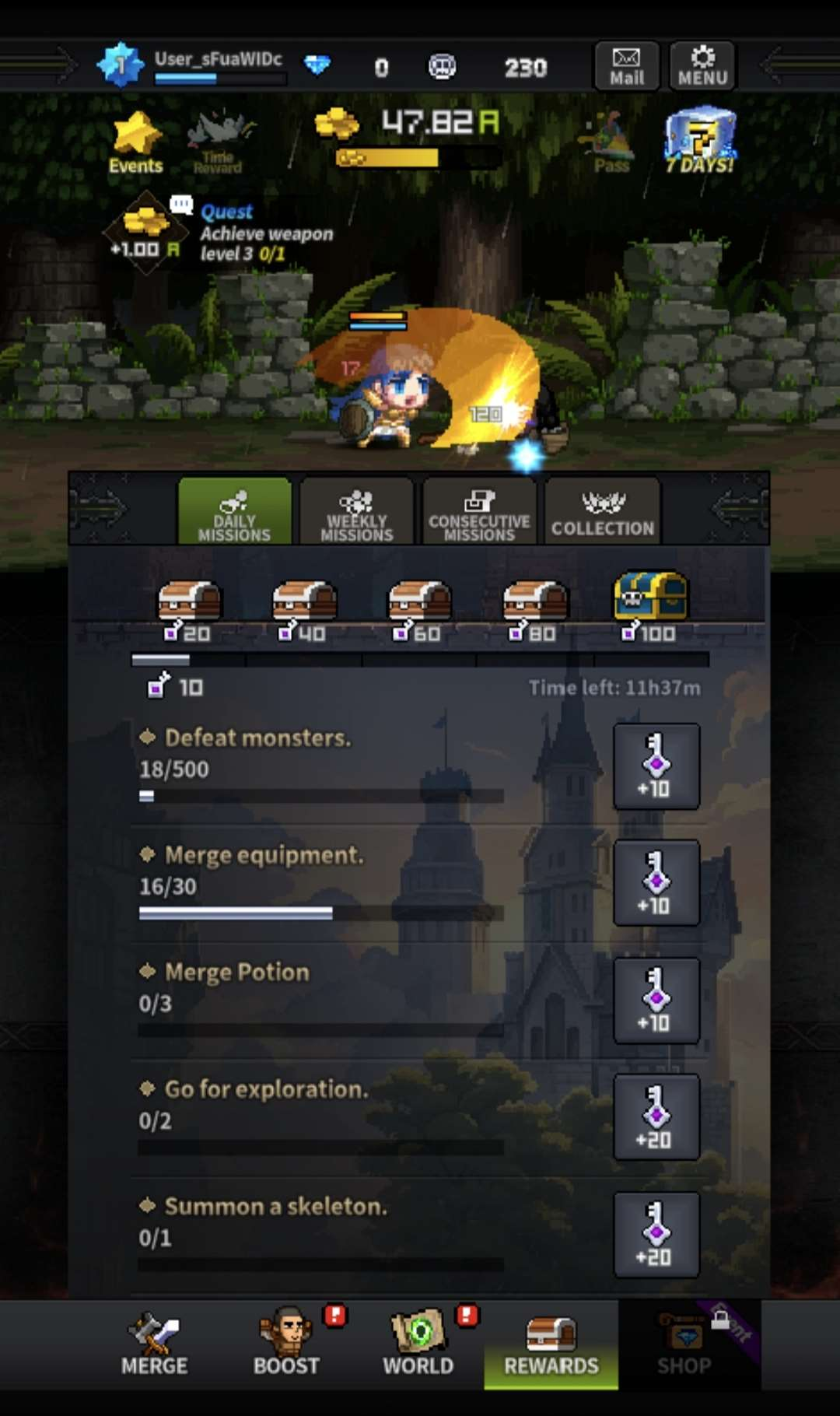Open the Collection tab
Screen dimensions: 840x1416
(x=603, y=512)
